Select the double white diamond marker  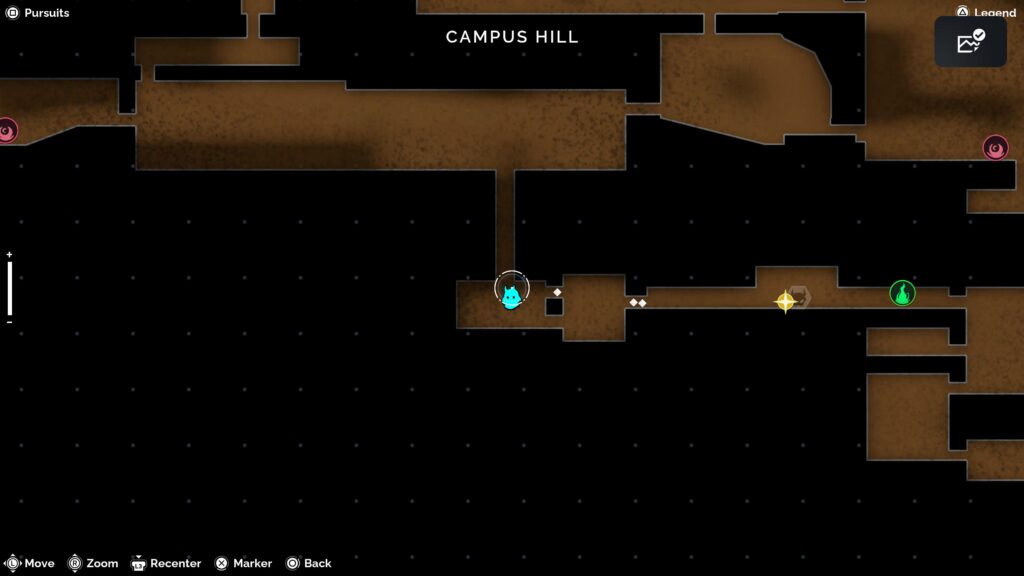(x=638, y=302)
